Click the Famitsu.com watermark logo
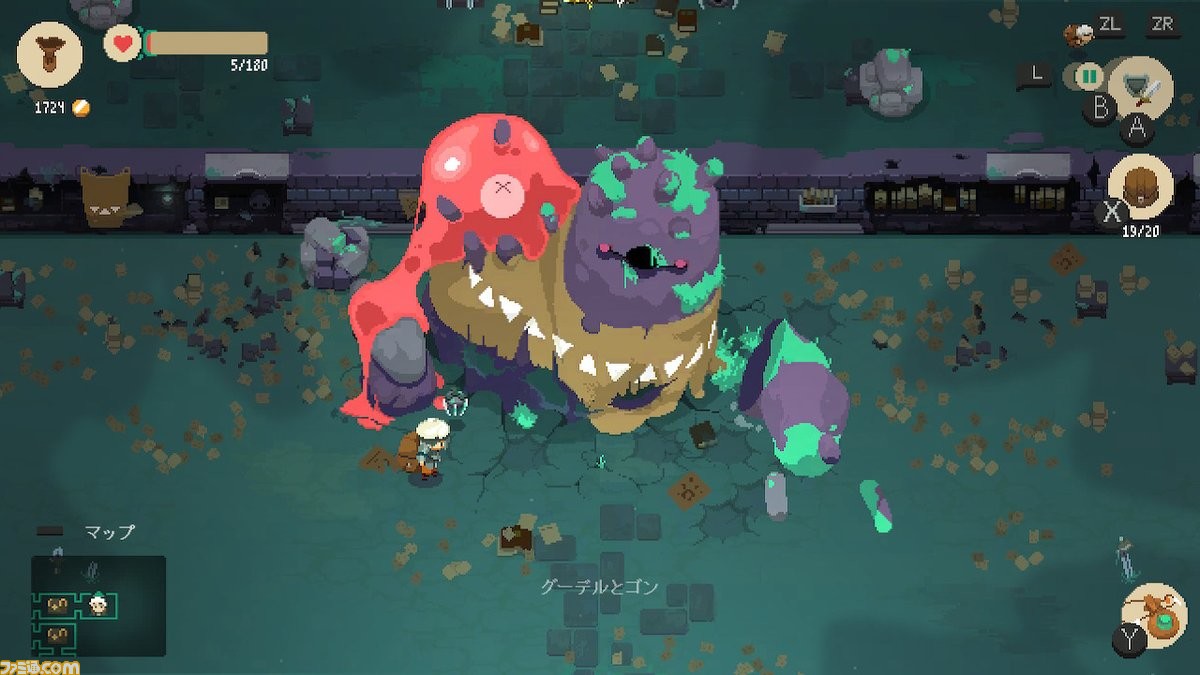Viewport: 1200px width, 675px height. click(40, 664)
